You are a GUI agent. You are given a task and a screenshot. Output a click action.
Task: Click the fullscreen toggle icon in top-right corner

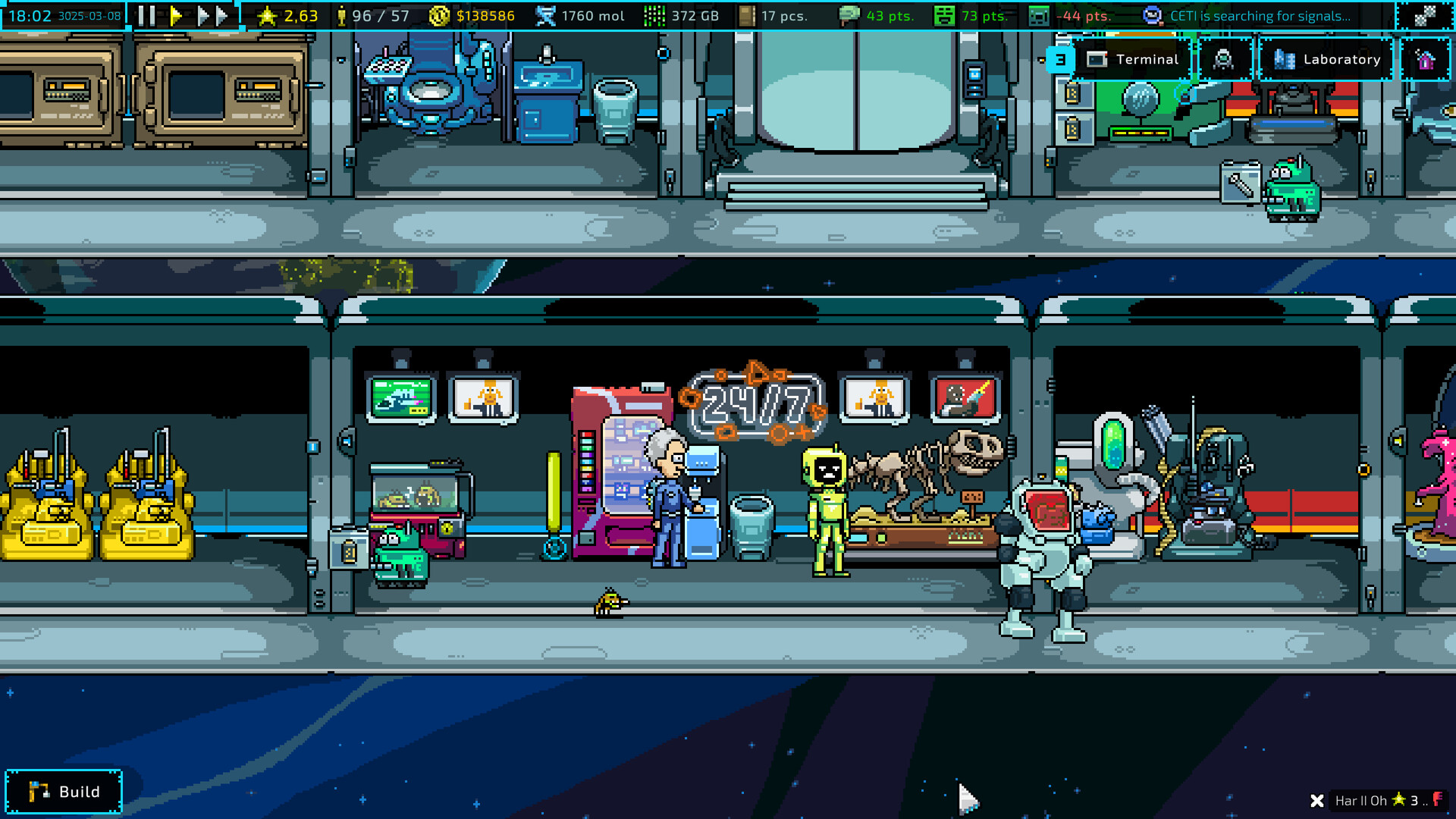[x=1425, y=15]
